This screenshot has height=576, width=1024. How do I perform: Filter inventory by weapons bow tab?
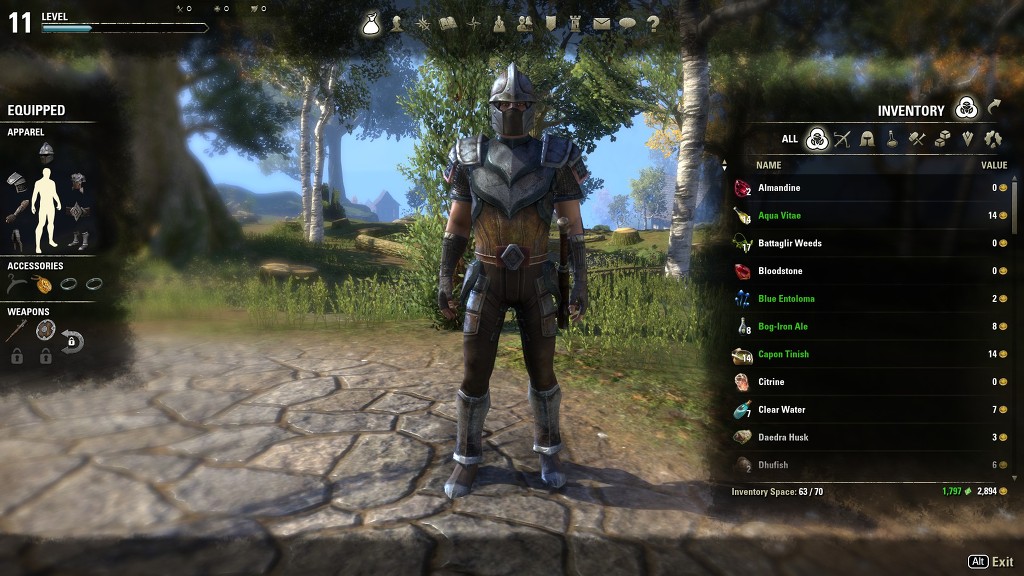(x=842, y=139)
